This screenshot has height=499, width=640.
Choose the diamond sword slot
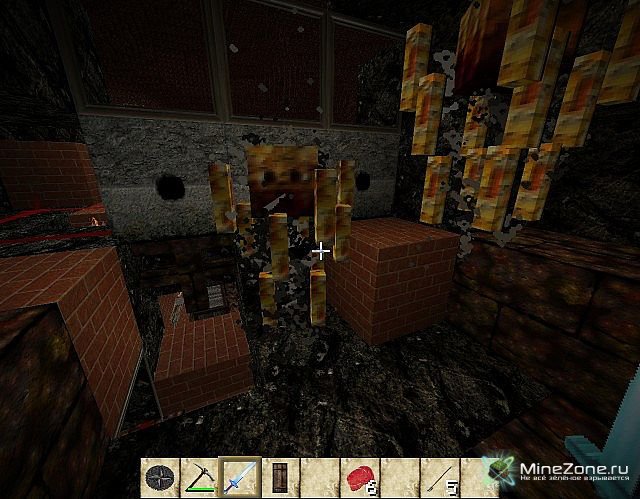239,476
